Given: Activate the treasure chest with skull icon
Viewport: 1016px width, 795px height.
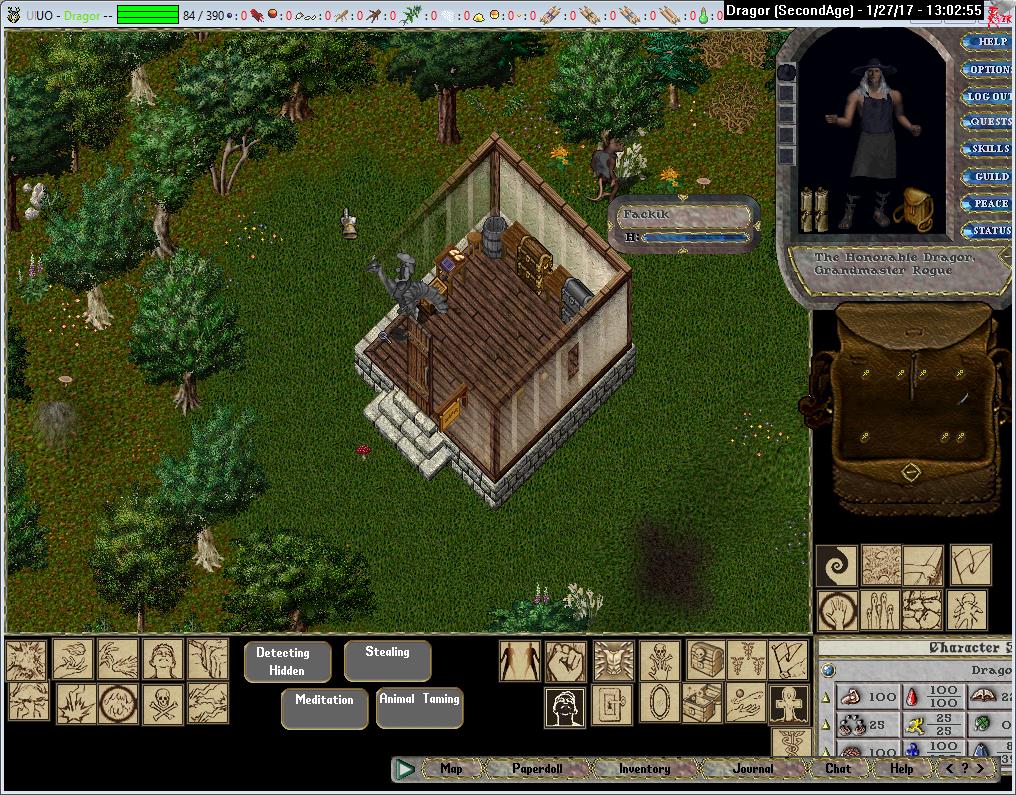Looking at the screenshot, I should click(x=705, y=661).
